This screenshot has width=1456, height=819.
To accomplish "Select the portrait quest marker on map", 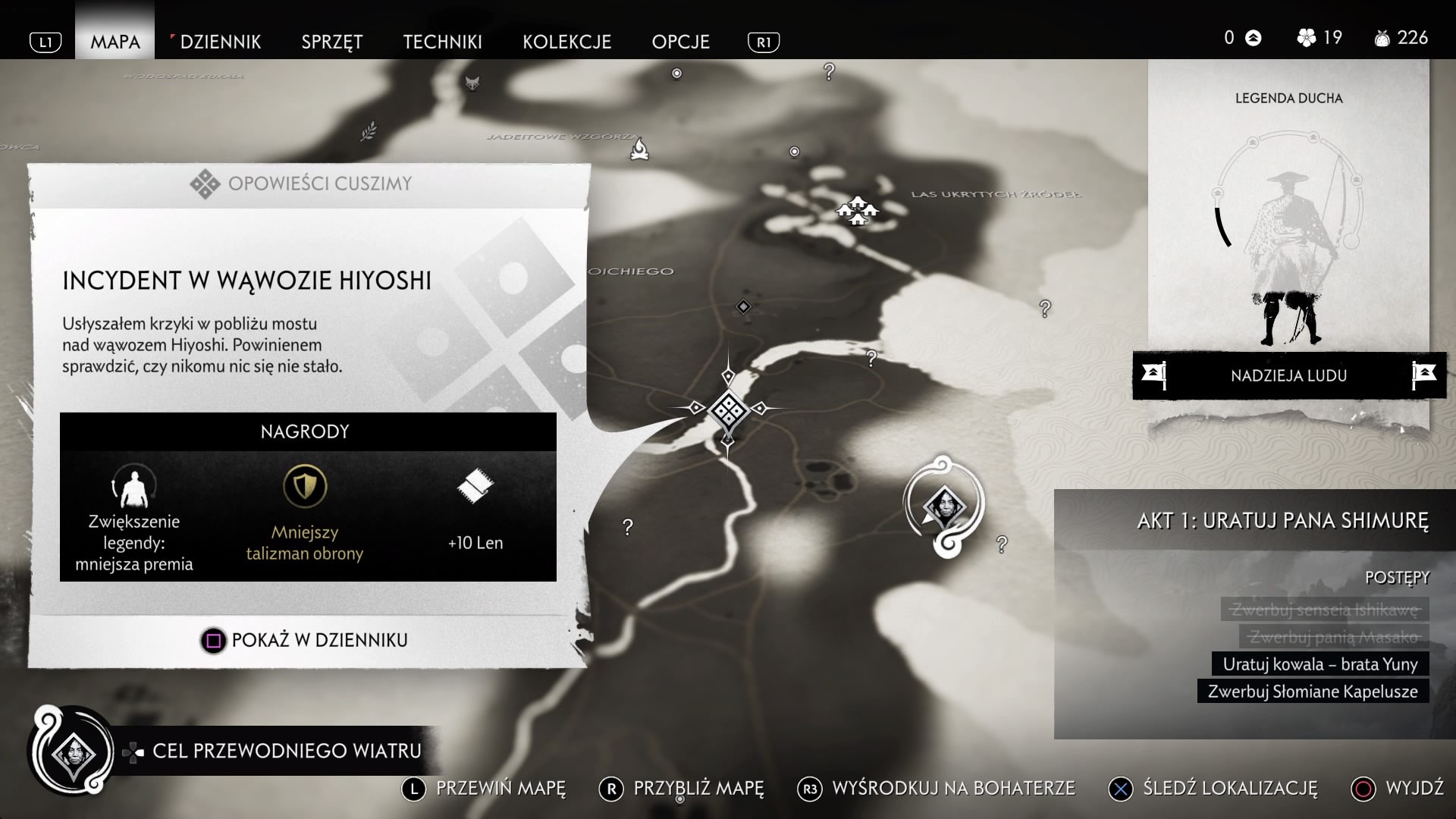I will [943, 504].
